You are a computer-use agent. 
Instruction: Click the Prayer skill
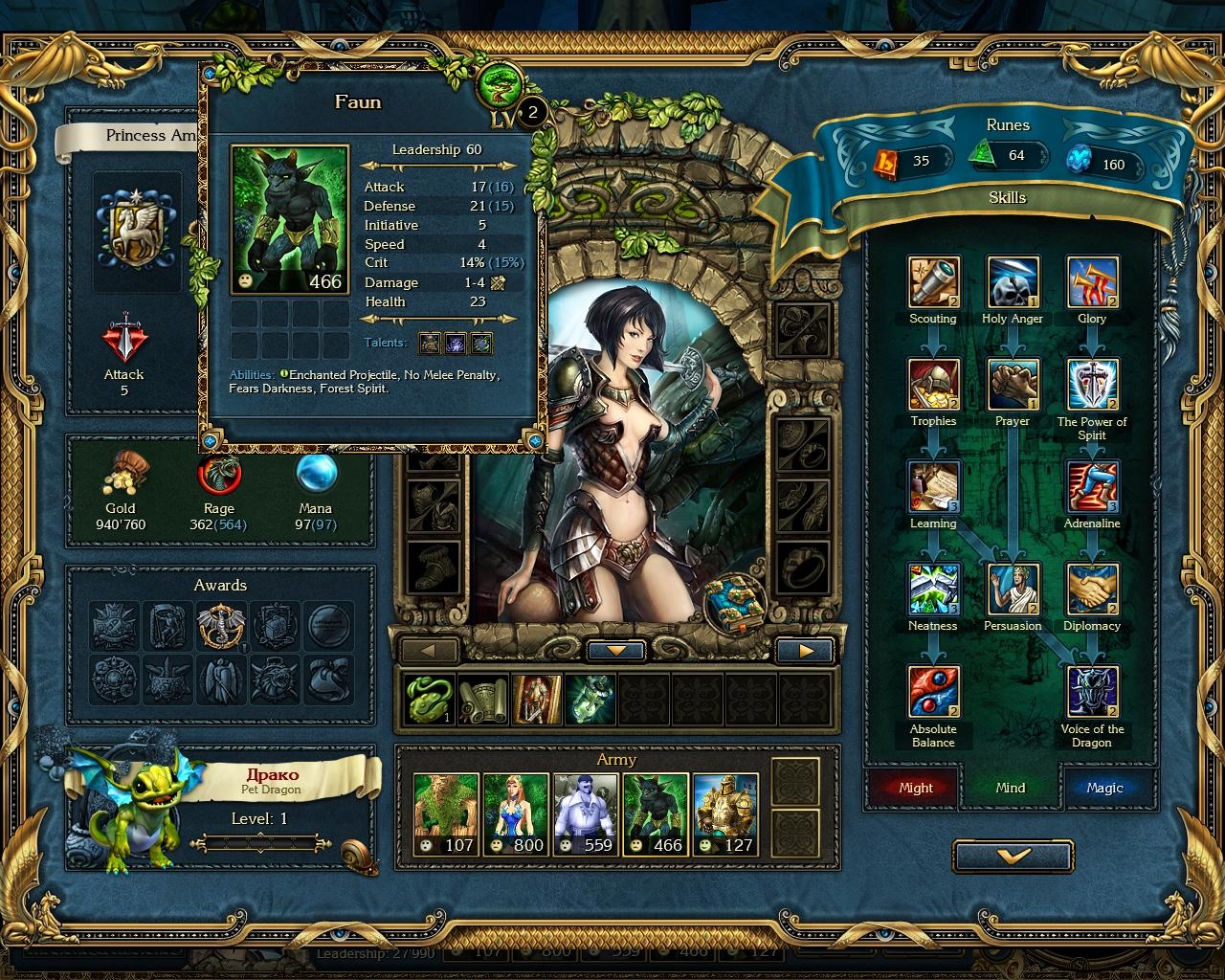[x=1012, y=383]
